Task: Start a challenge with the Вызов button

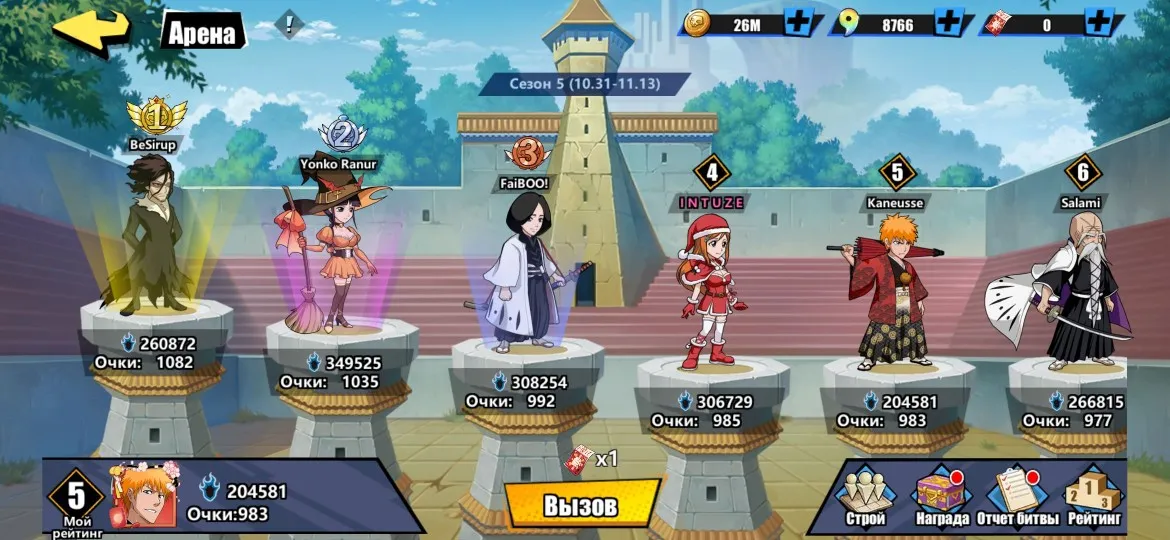Action: (580, 505)
